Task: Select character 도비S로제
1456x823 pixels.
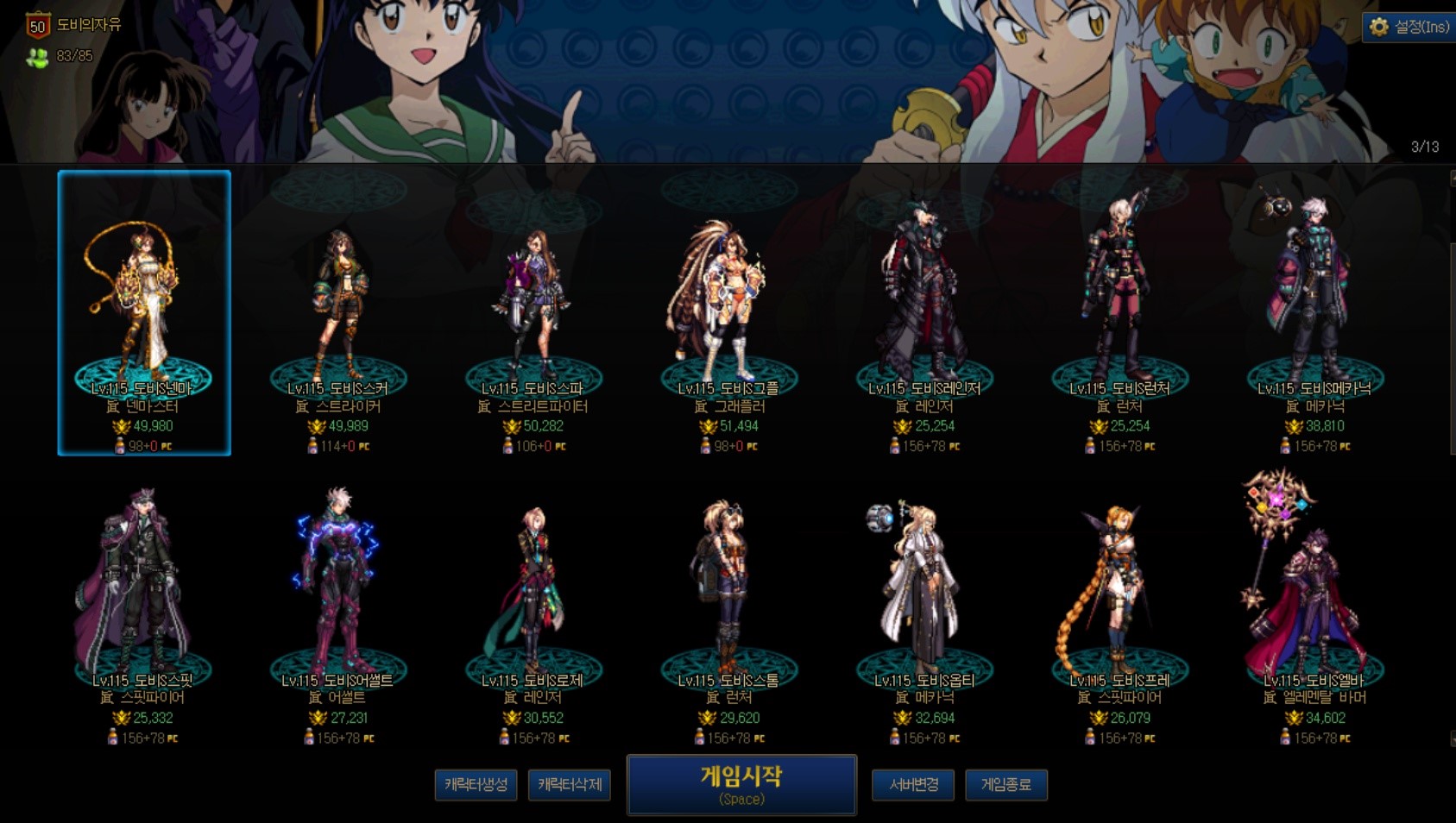Action: 533,604
